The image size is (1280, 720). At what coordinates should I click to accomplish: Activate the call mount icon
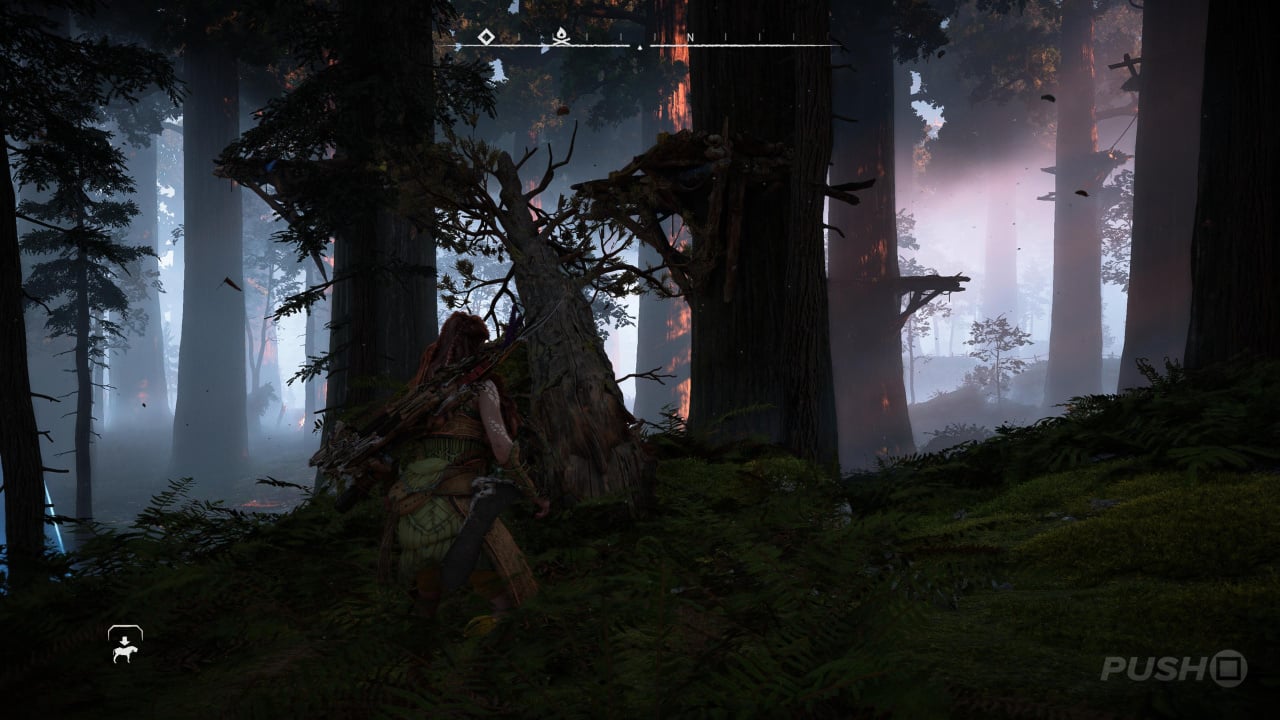pos(125,645)
